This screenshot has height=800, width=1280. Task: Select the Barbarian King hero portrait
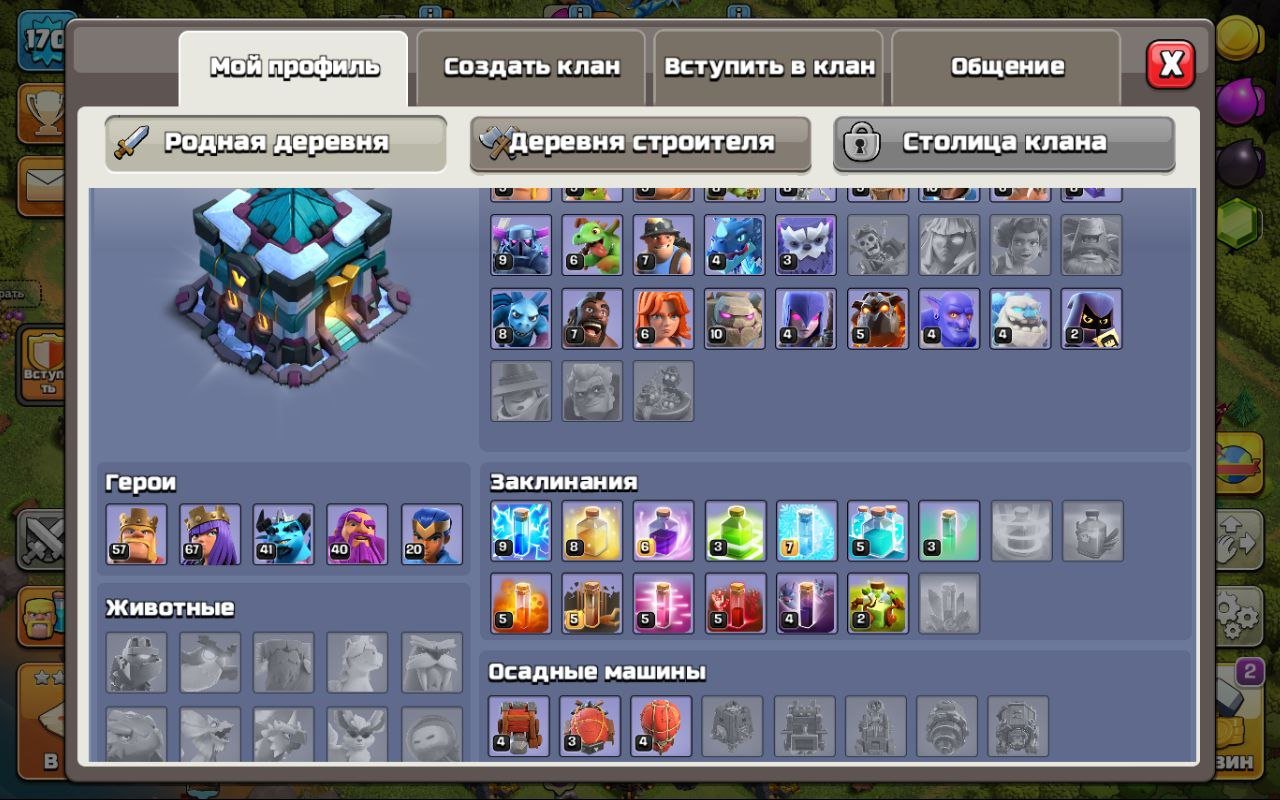(x=137, y=534)
